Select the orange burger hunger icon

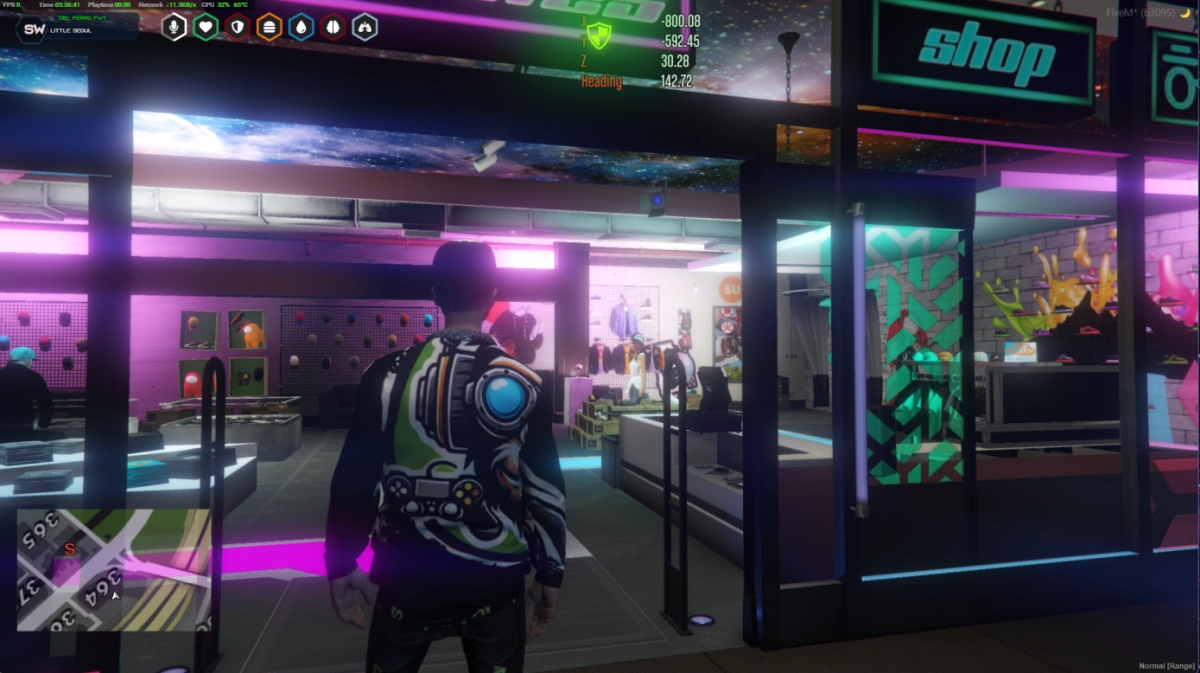click(269, 27)
